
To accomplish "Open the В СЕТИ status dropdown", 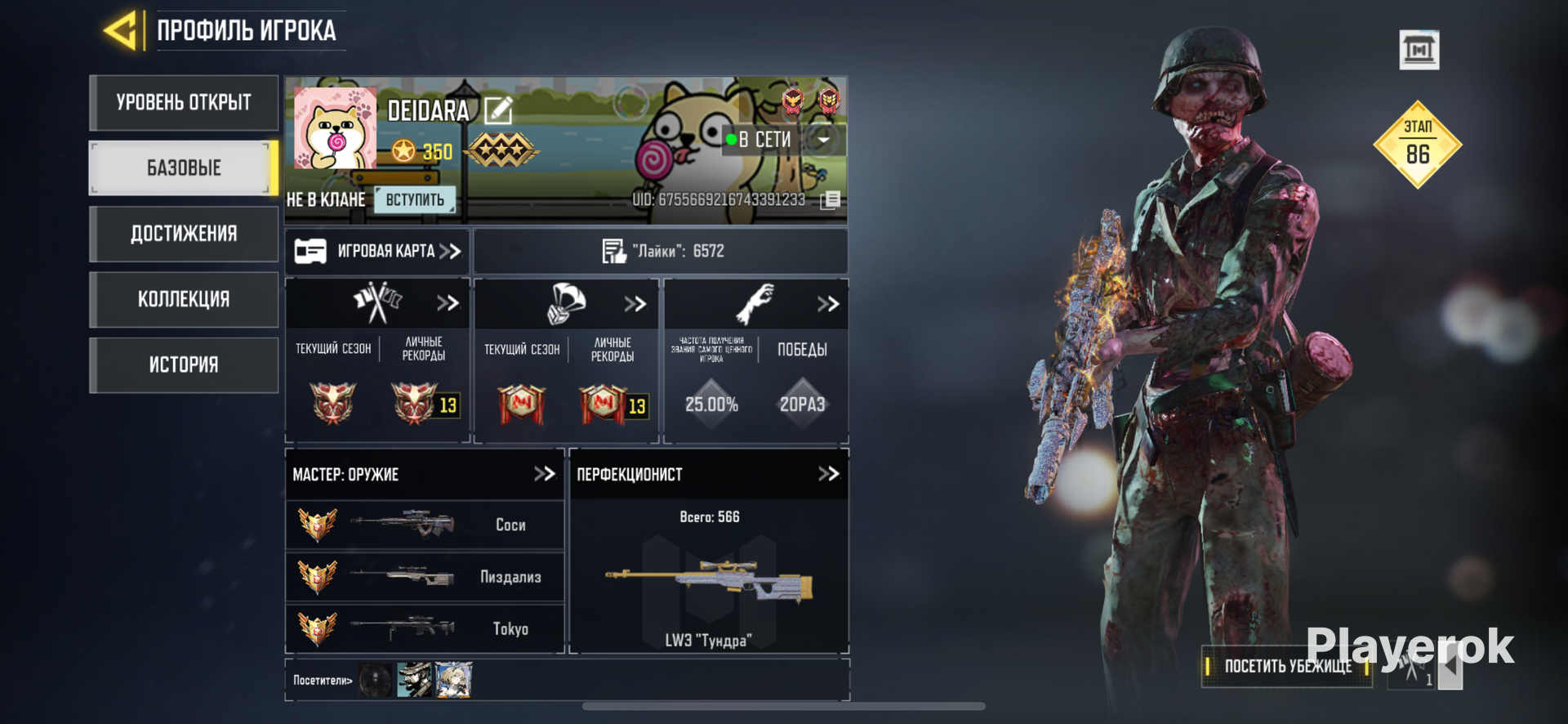I will [x=824, y=141].
